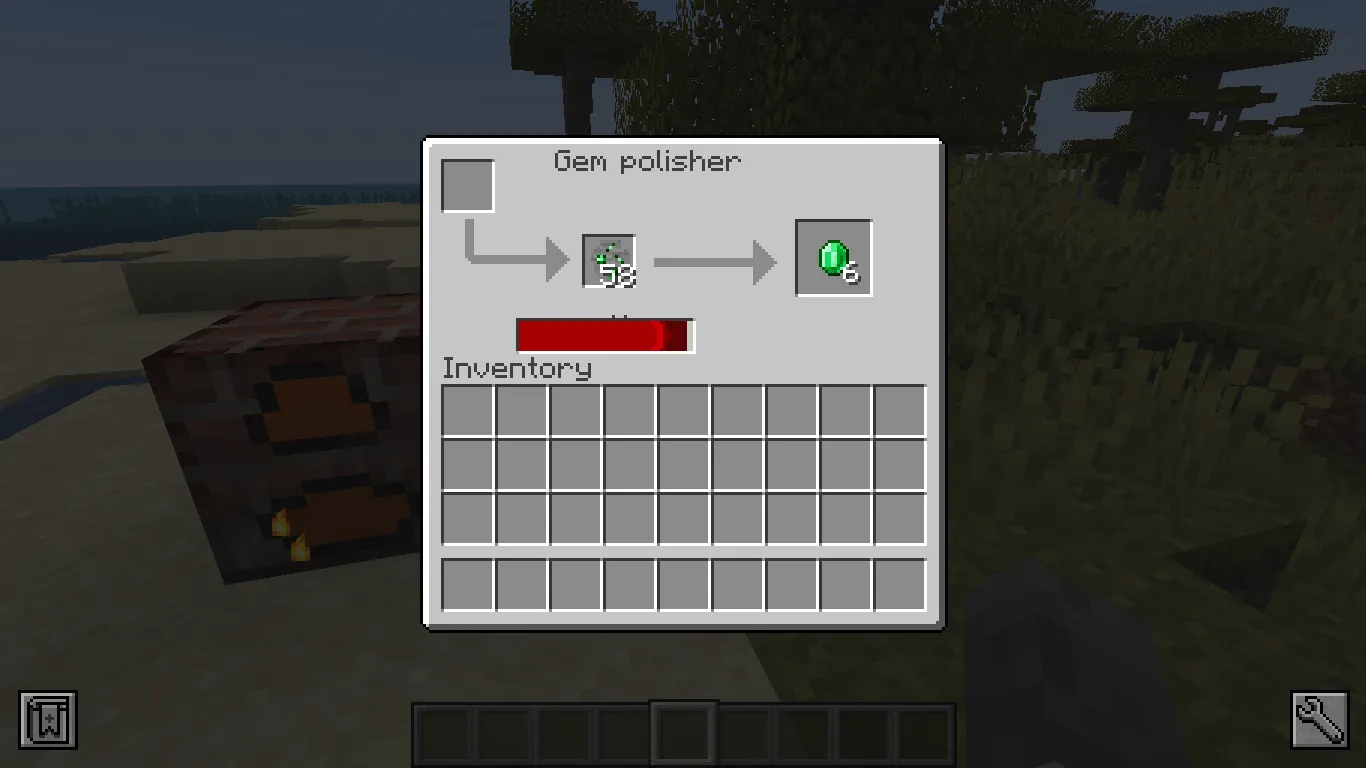Click the top-right inventory slot

point(898,413)
